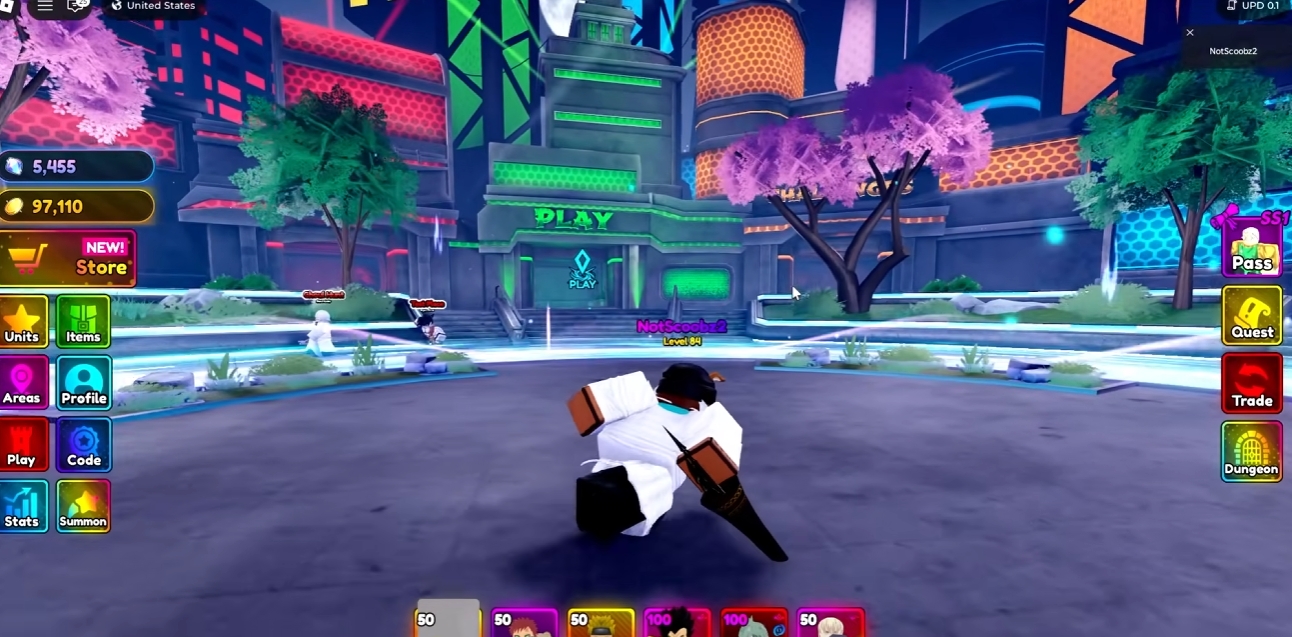Open the Roblox hamburger menu
1292x637 pixels.
point(45,6)
